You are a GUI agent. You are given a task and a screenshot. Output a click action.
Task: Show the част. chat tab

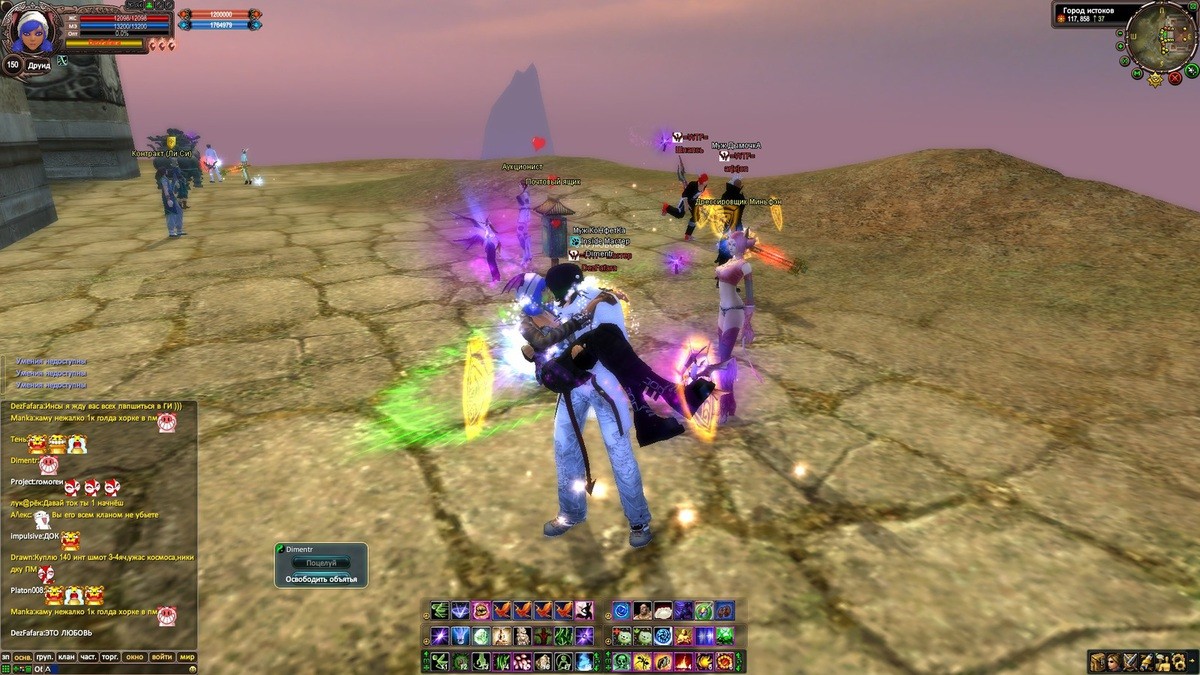88,657
